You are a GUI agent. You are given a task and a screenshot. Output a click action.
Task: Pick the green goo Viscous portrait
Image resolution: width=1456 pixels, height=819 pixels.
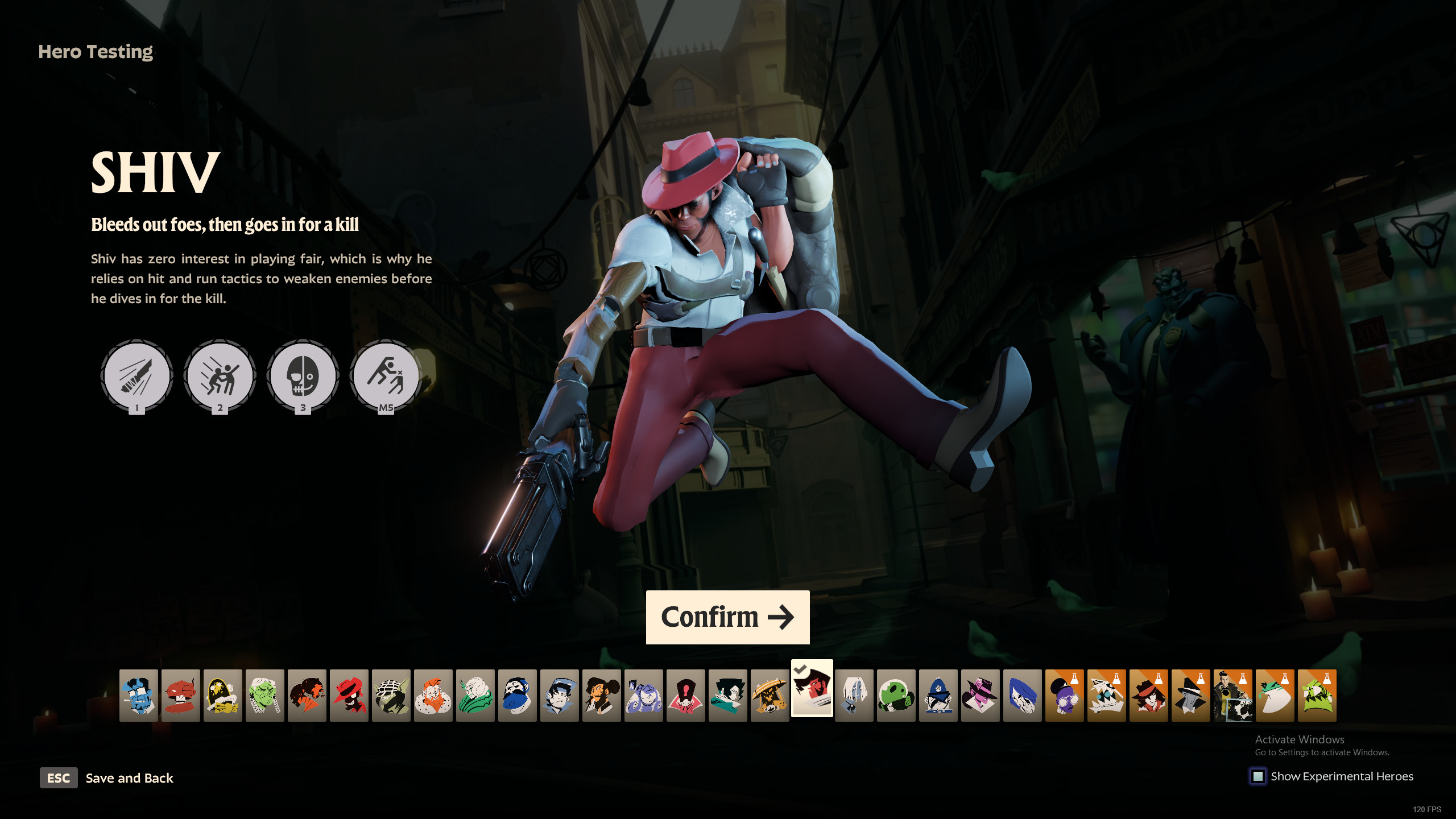coord(895,693)
